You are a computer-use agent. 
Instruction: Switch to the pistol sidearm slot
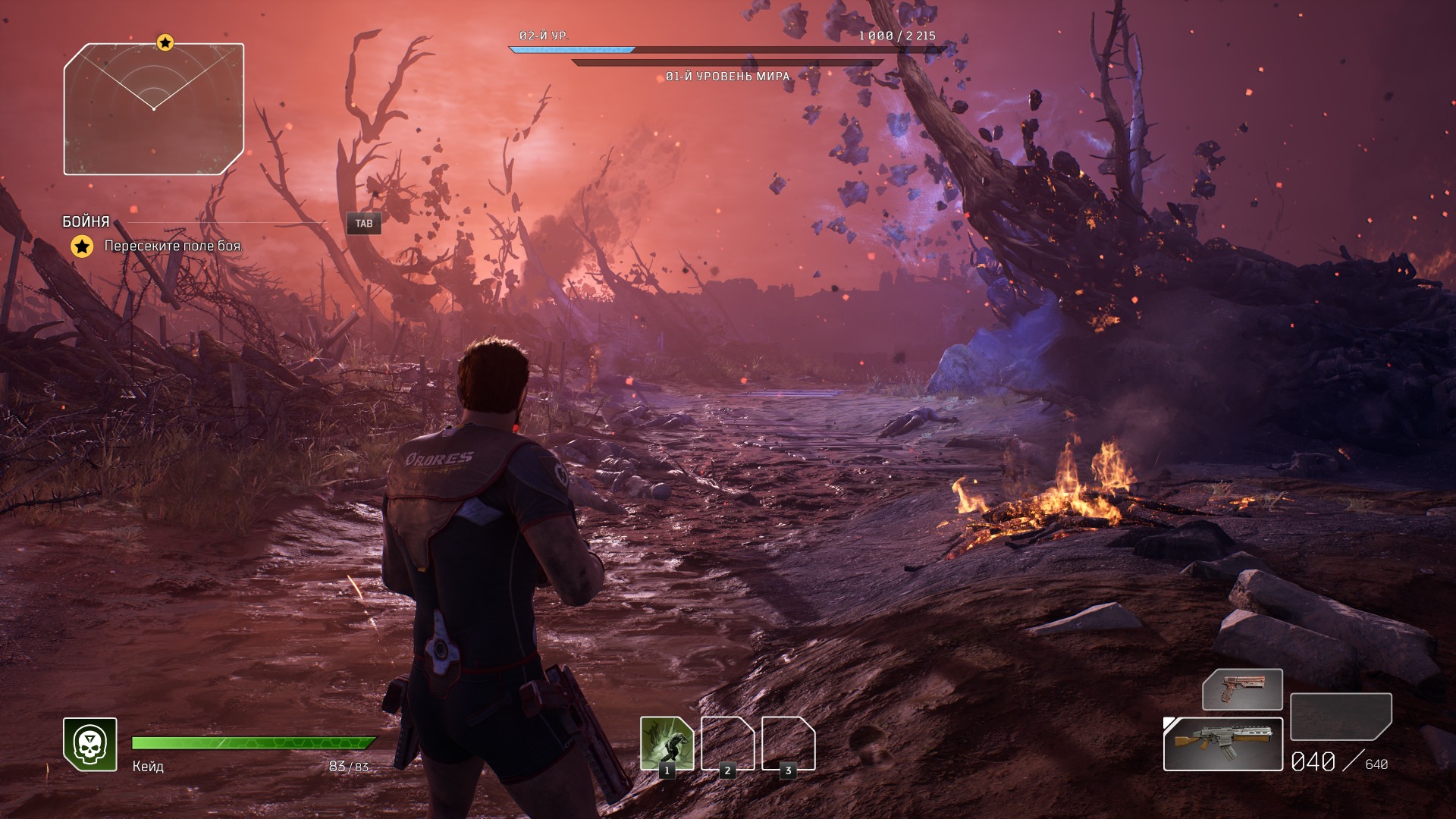[x=1242, y=689]
